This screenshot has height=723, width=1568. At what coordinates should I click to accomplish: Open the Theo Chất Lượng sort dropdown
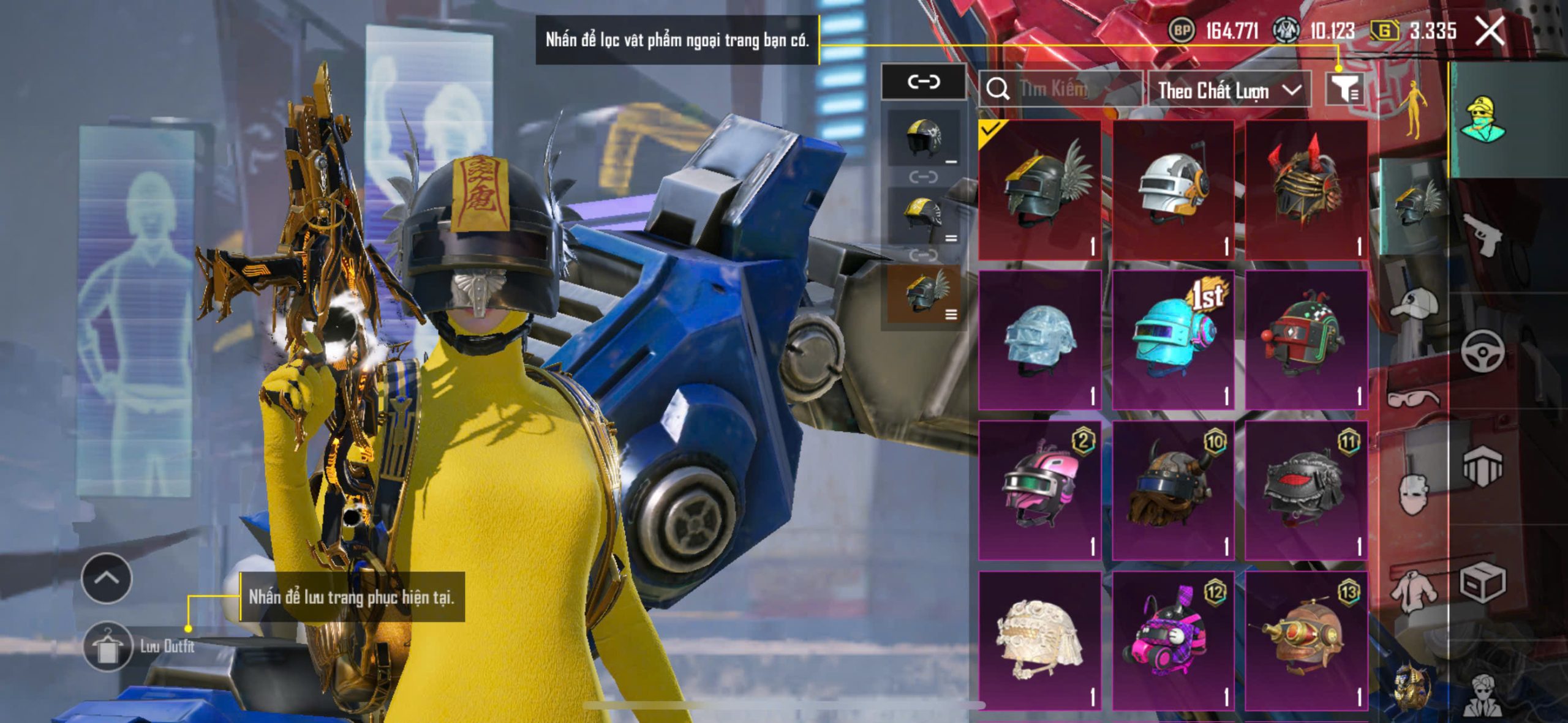click(x=1229, y=91)
